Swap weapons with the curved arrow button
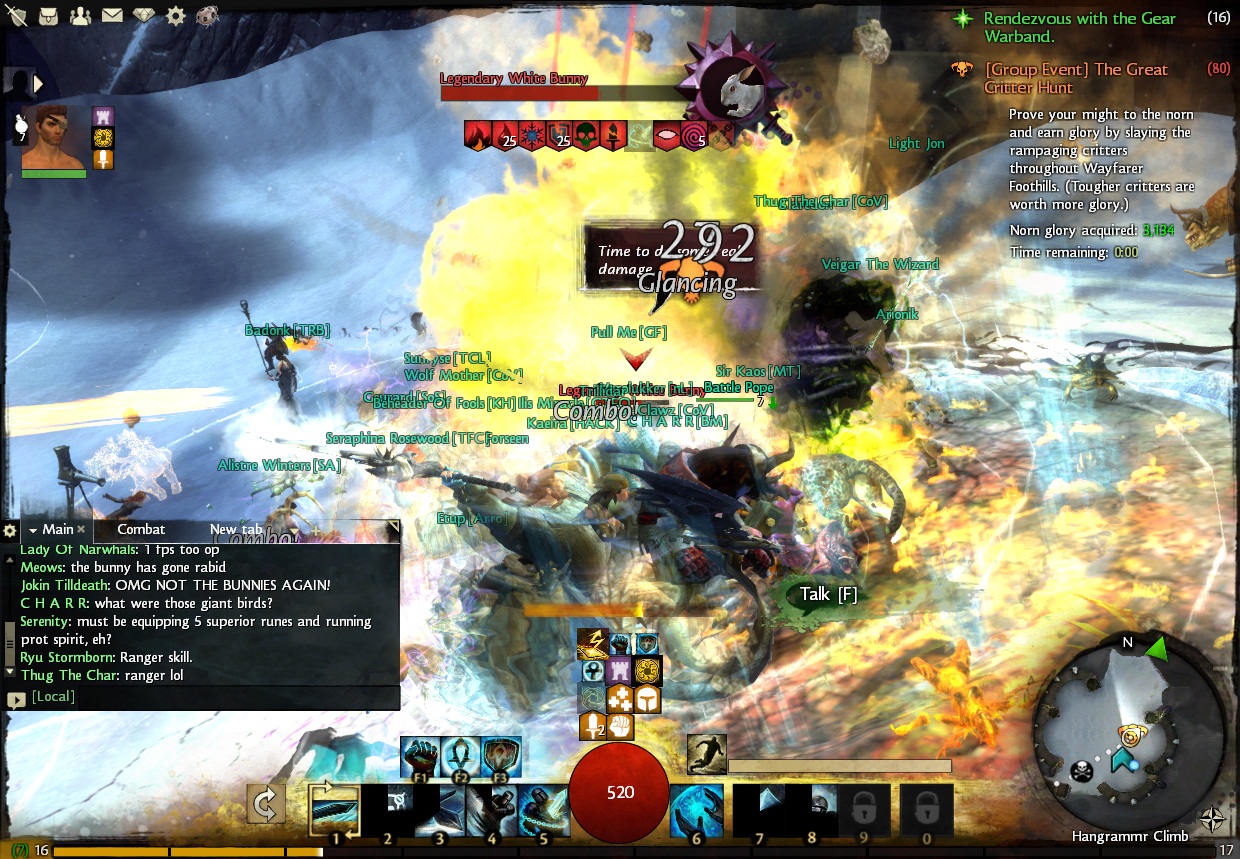The width and height of the screenshot is (1240, 859). 266,804
